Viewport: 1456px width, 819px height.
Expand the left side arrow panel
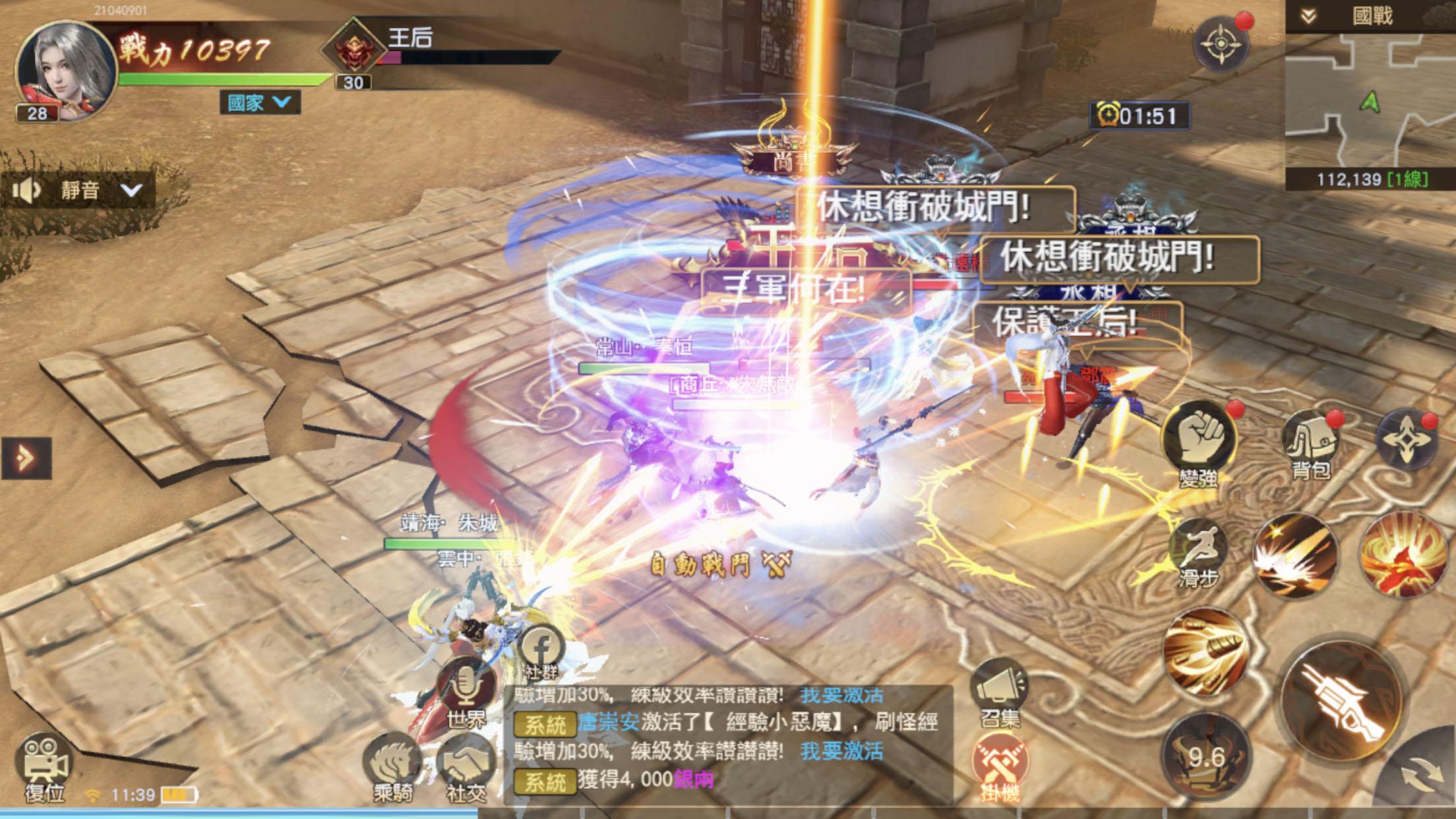26,458
